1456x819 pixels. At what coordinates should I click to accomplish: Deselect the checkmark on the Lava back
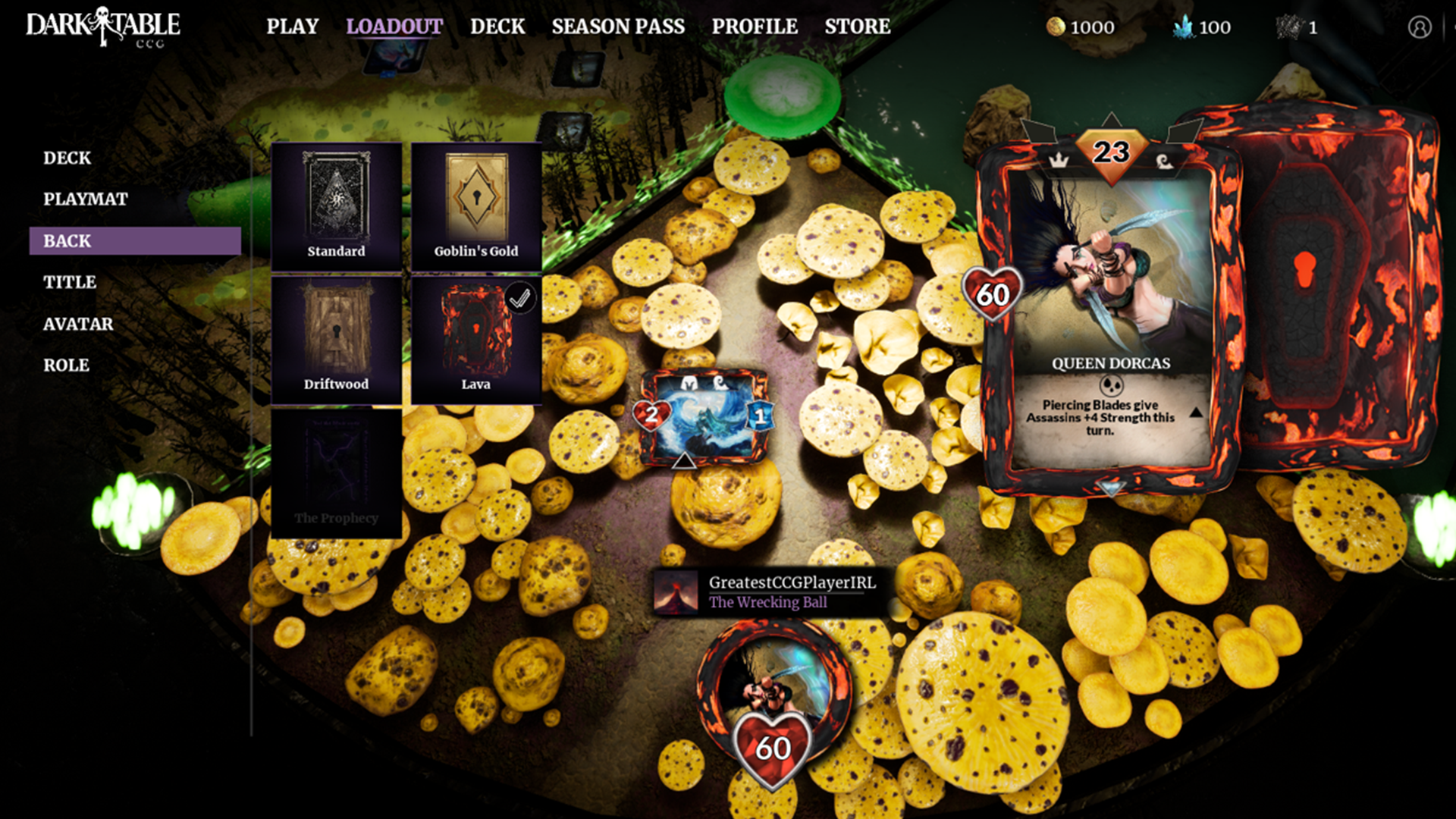[520, 299]
